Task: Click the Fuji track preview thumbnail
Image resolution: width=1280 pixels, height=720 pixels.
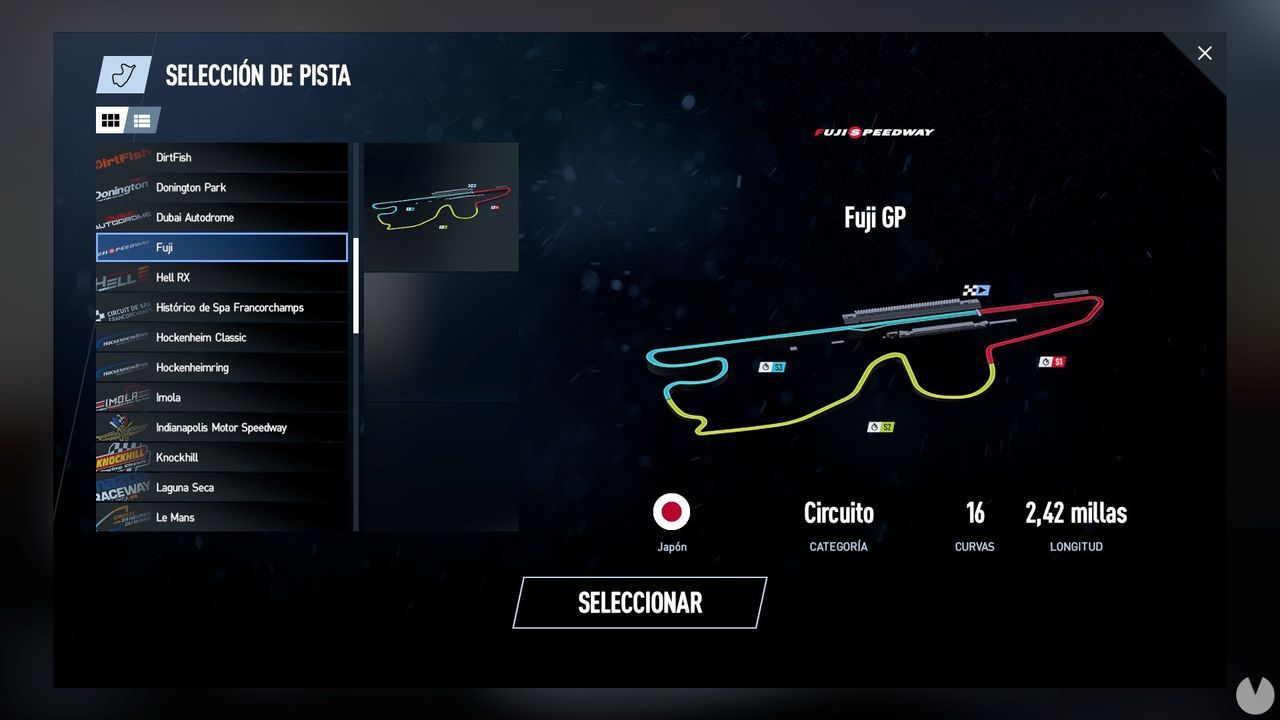Action: coord(440,207)
